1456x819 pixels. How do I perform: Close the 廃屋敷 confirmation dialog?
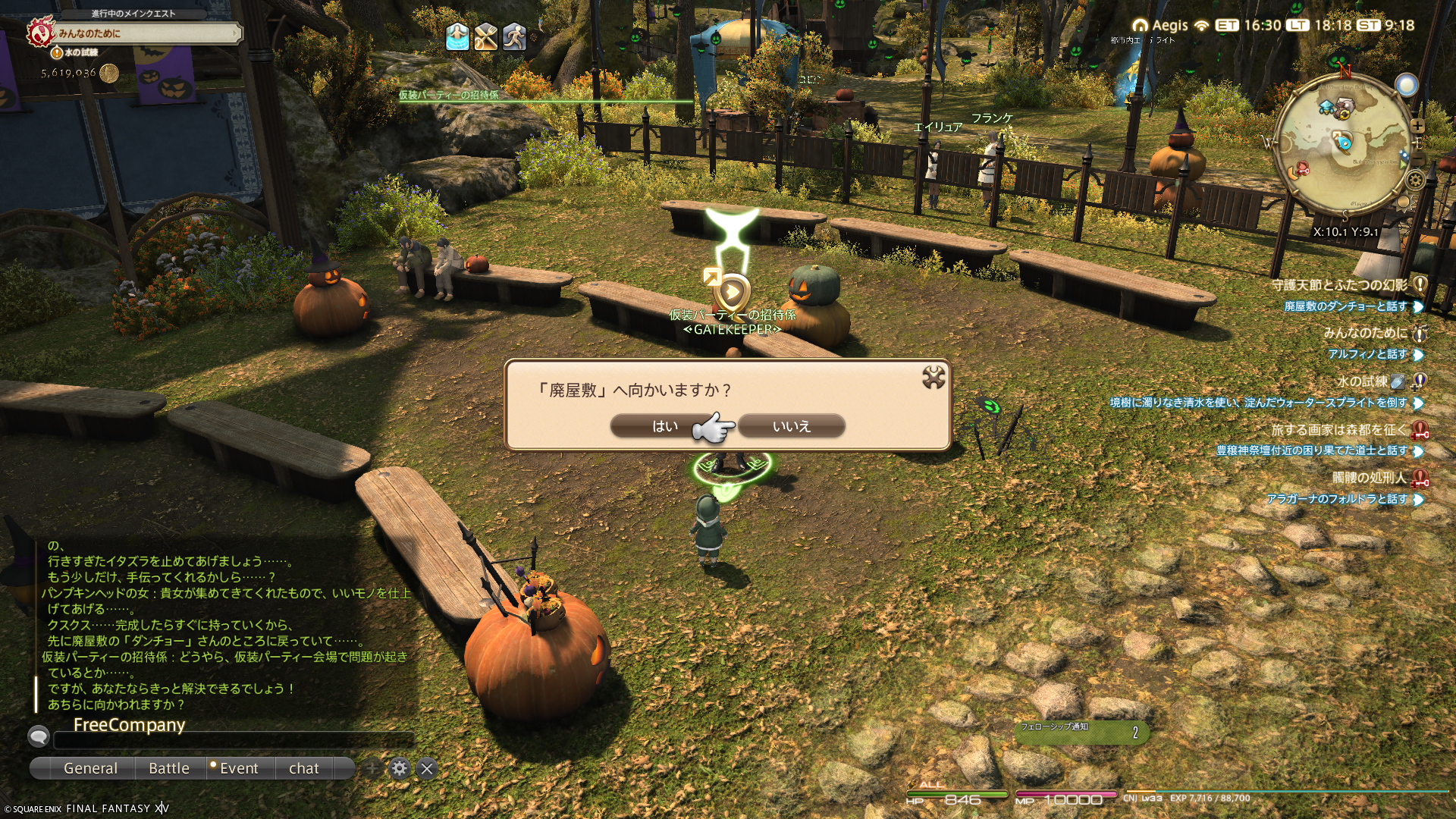click(934, 378)
